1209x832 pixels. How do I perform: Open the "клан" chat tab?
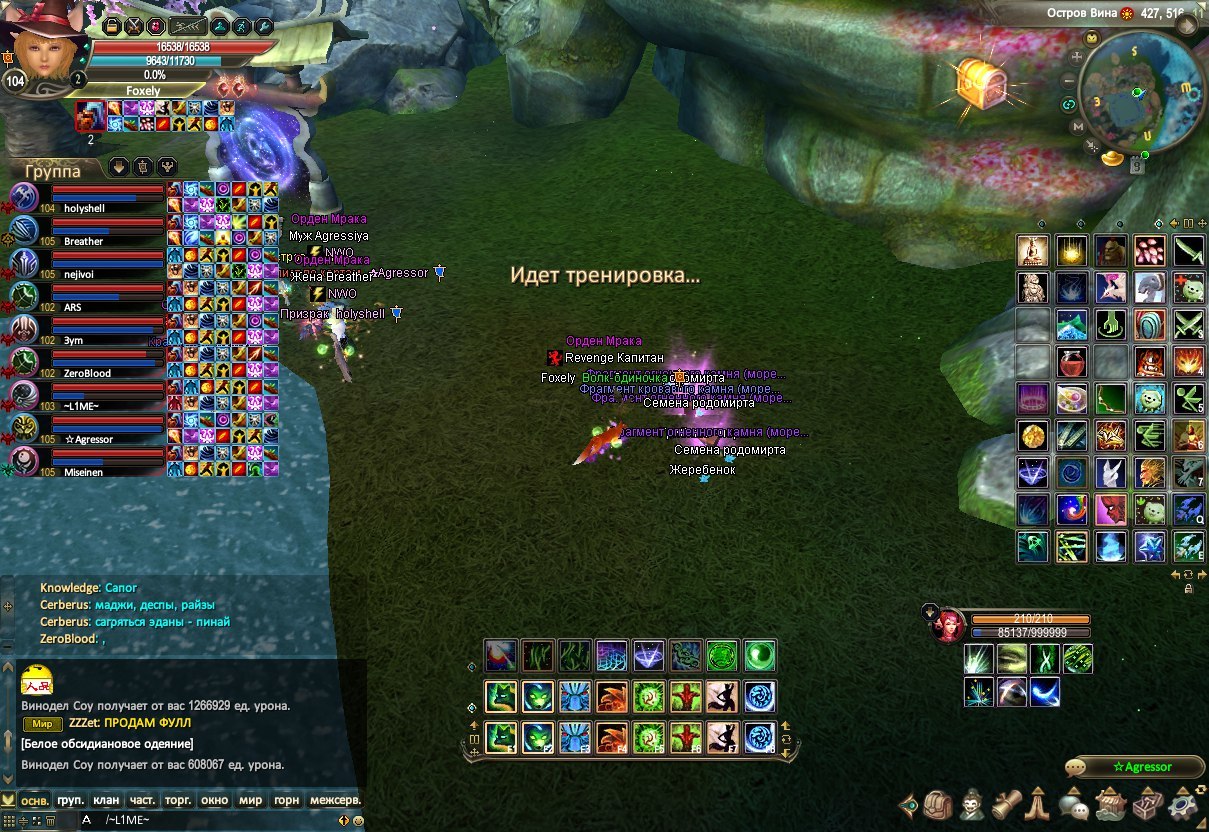tap(106, 800)
